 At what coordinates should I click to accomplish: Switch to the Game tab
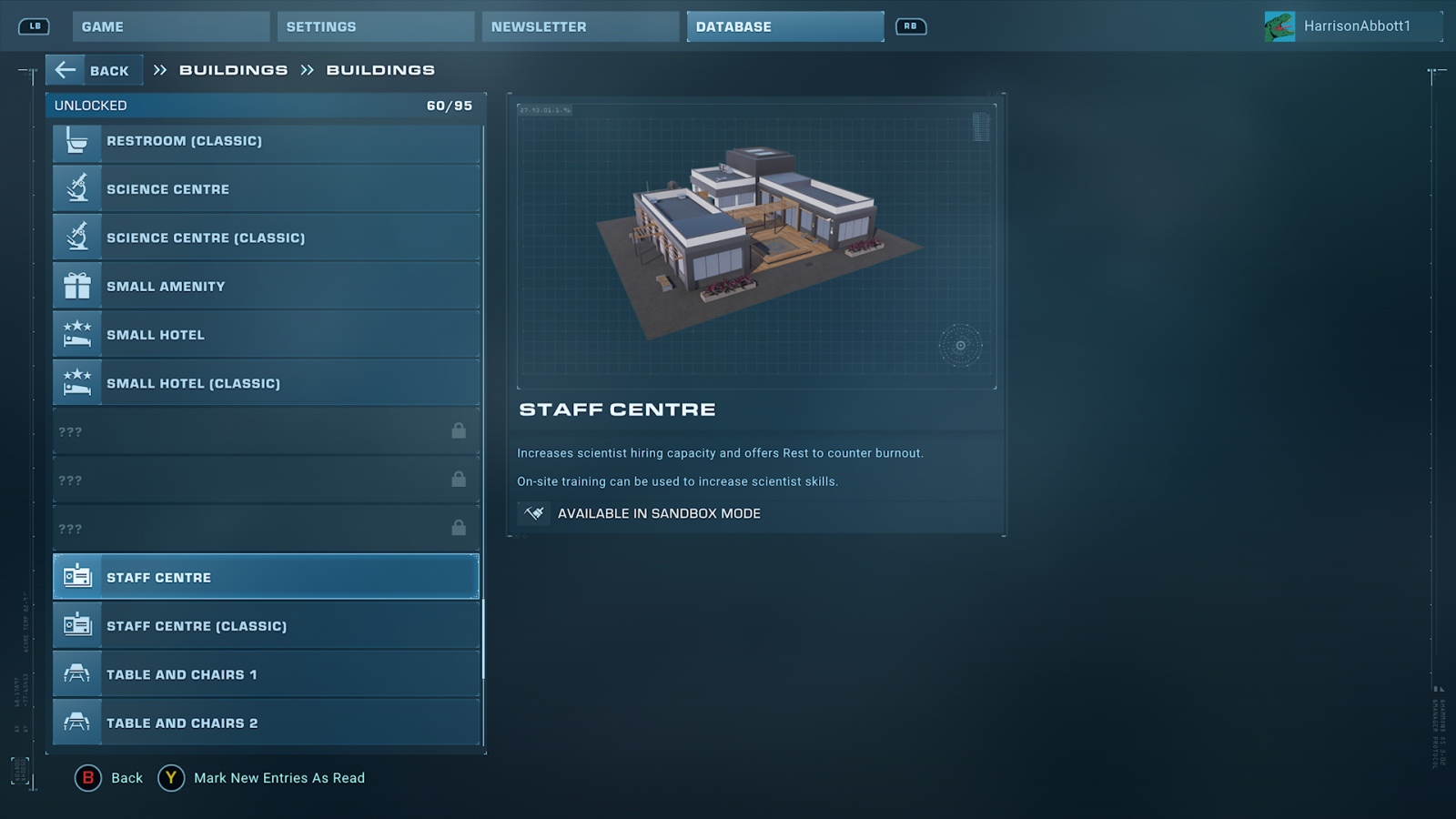click(170, 26)
